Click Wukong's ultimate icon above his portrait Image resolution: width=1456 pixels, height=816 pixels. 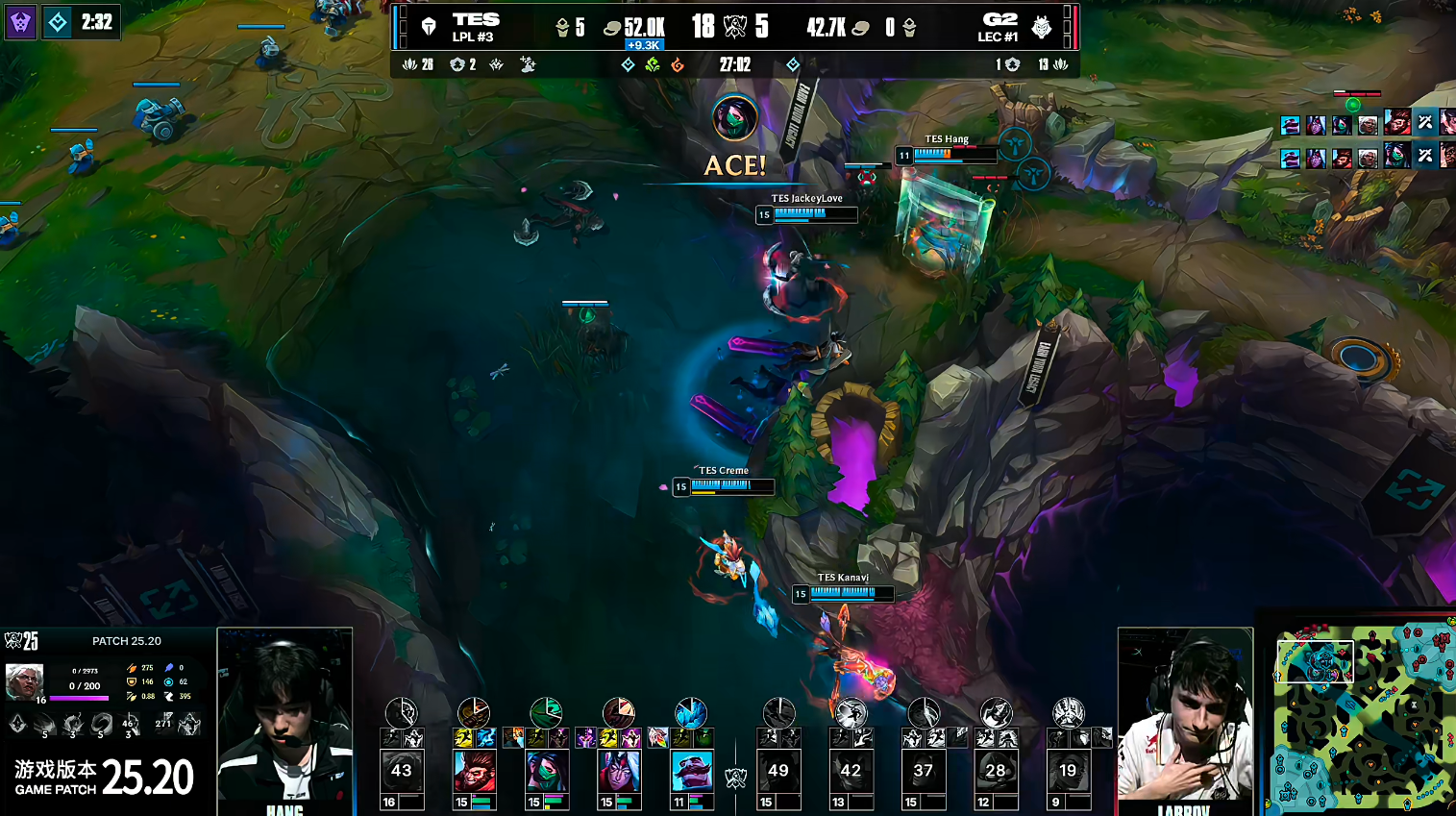(474, 712)
